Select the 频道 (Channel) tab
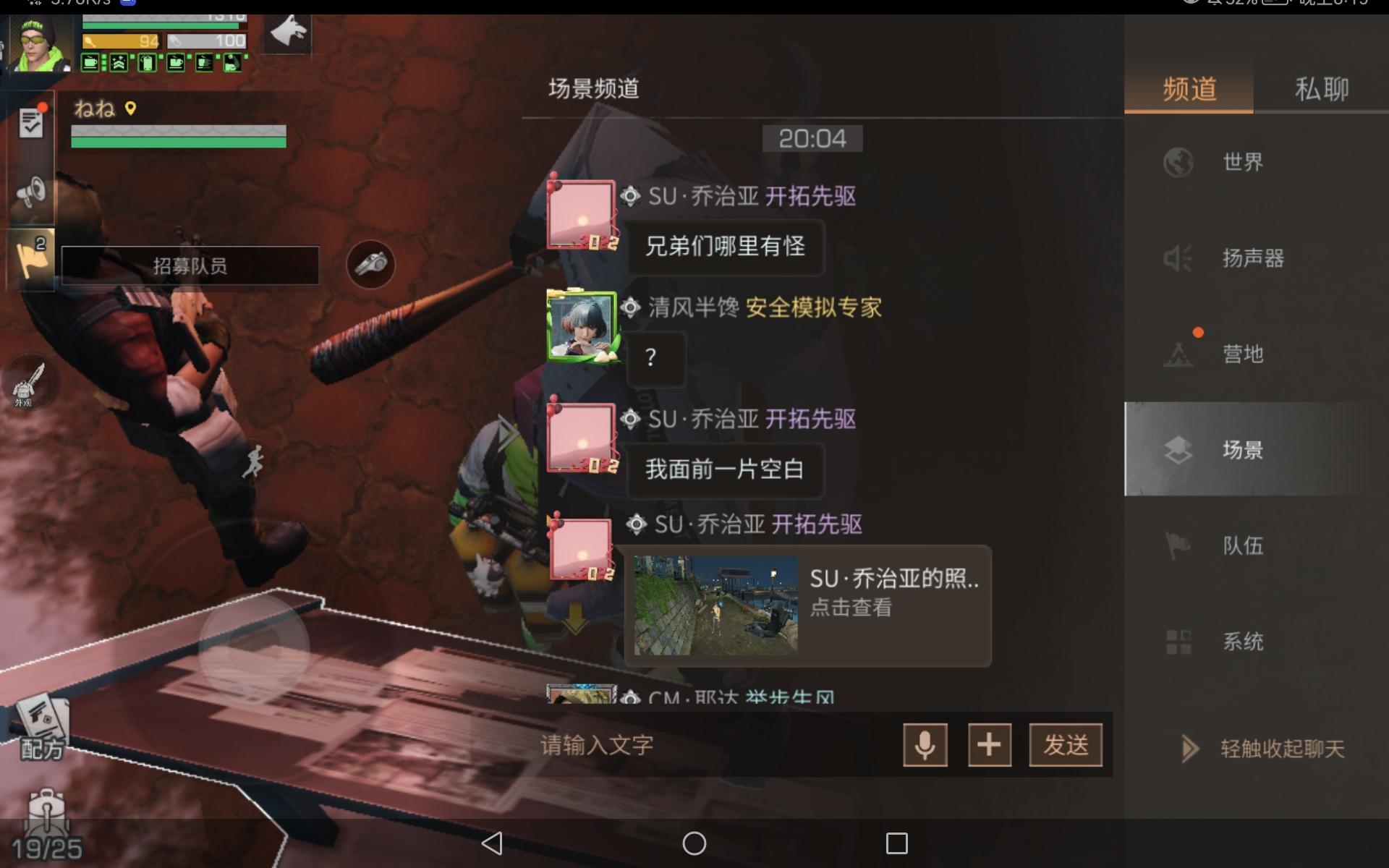 click(1189, 87)
